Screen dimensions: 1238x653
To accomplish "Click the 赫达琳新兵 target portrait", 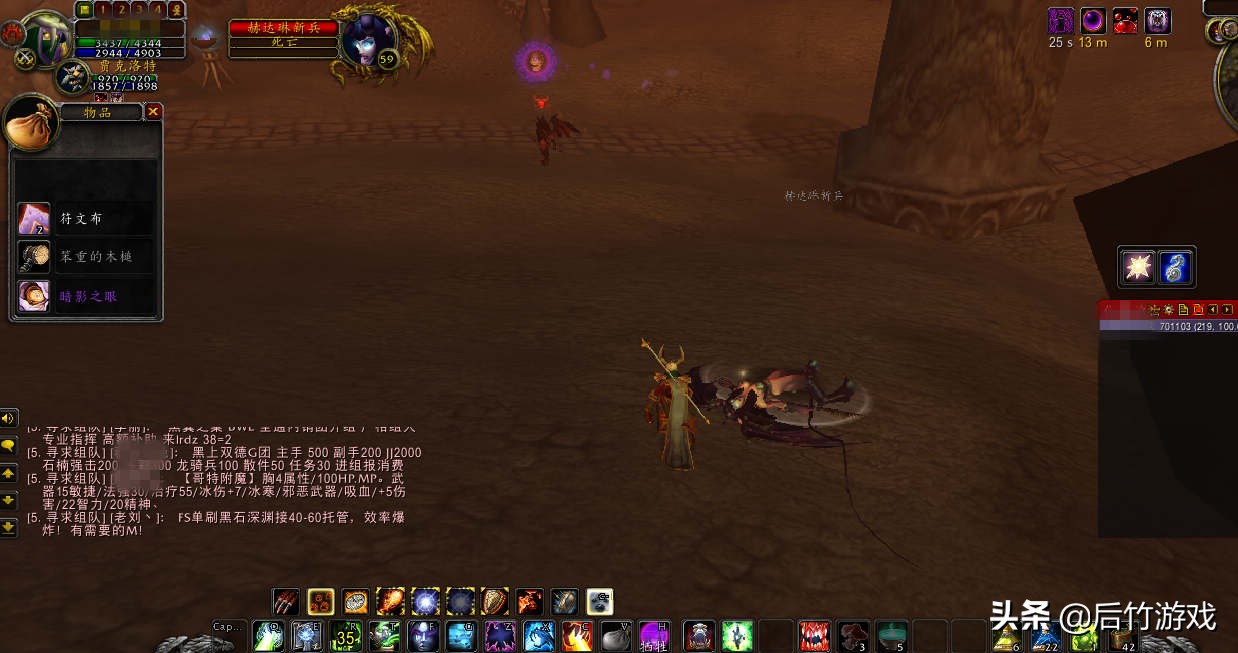I will (x=367, y=40).
